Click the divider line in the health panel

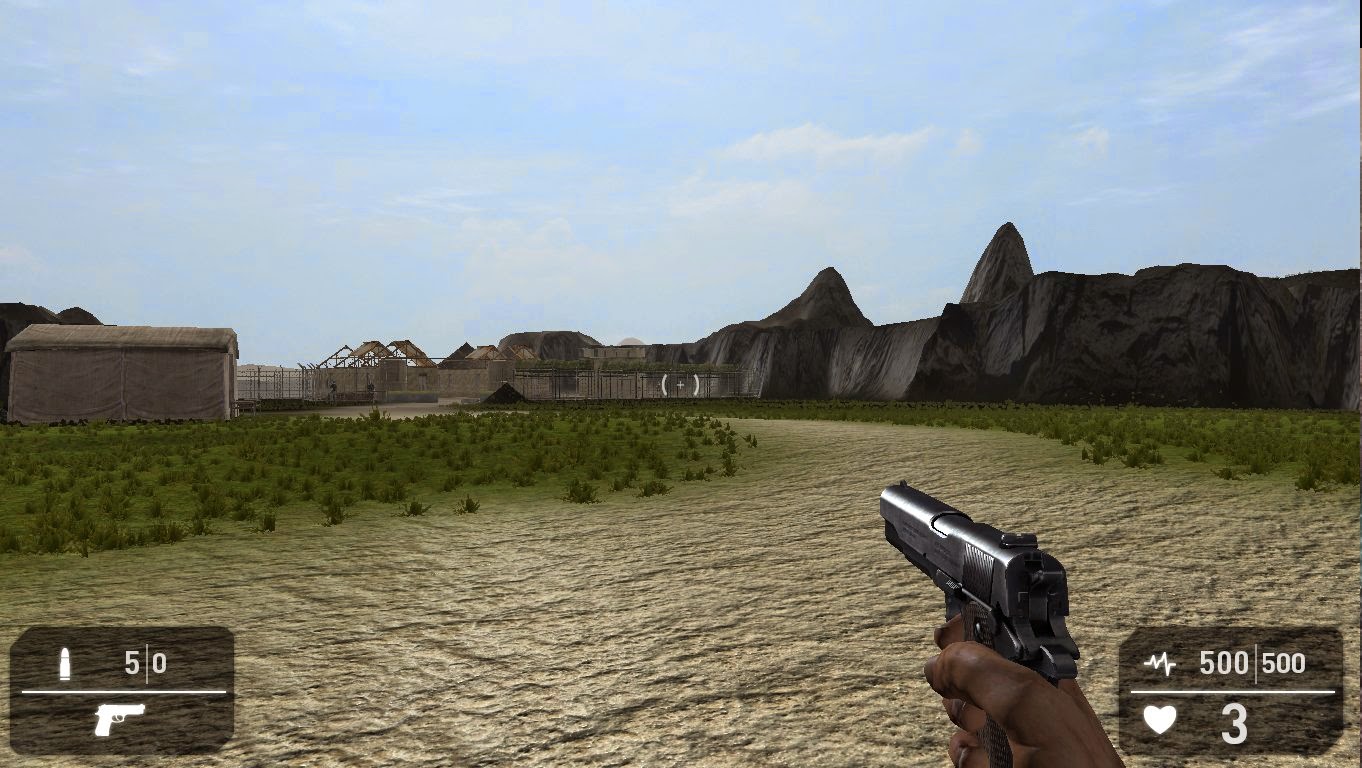[1230, 692]
